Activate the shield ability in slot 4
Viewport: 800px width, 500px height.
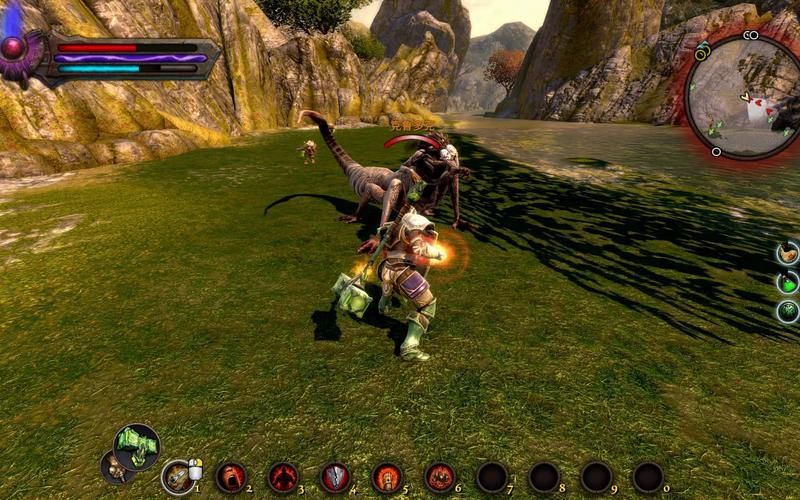[x=335, y=477]
